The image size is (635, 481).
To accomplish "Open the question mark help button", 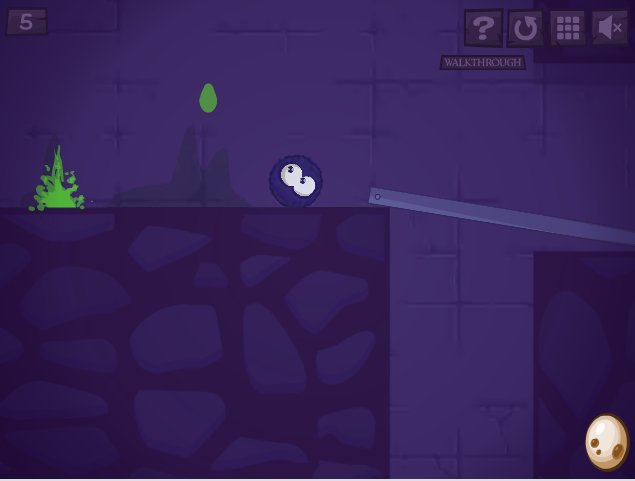I will (x=483, y=28).
